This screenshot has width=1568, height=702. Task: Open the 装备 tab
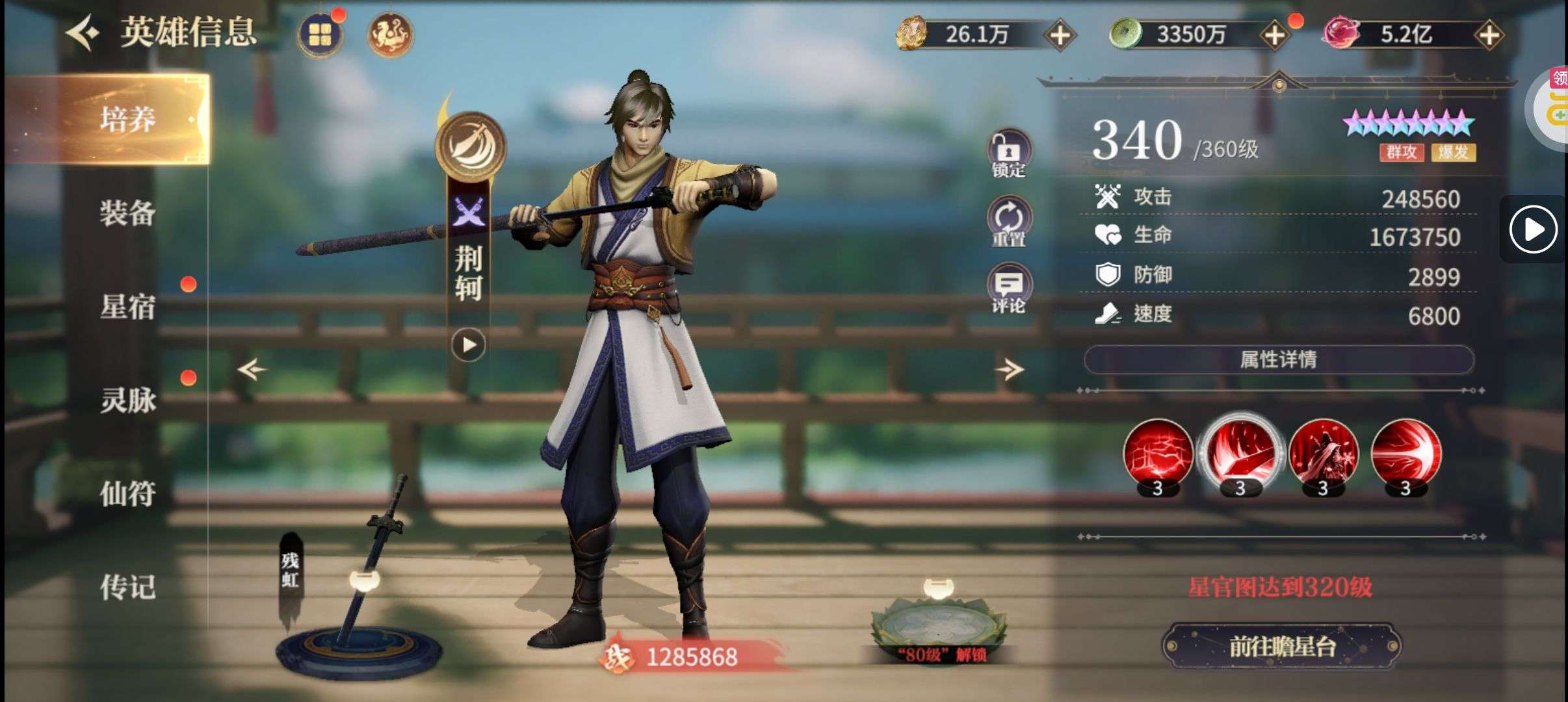pos(127,213)
